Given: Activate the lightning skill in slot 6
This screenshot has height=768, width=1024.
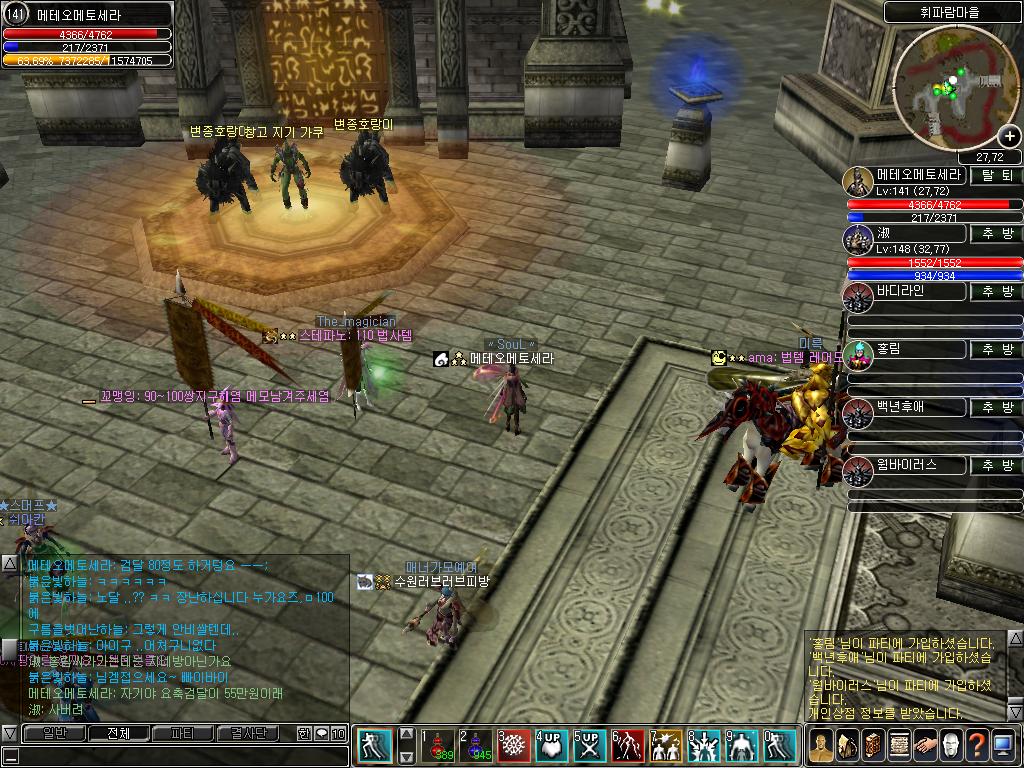Looking at the screenshot, I should (x=630, y=746).
